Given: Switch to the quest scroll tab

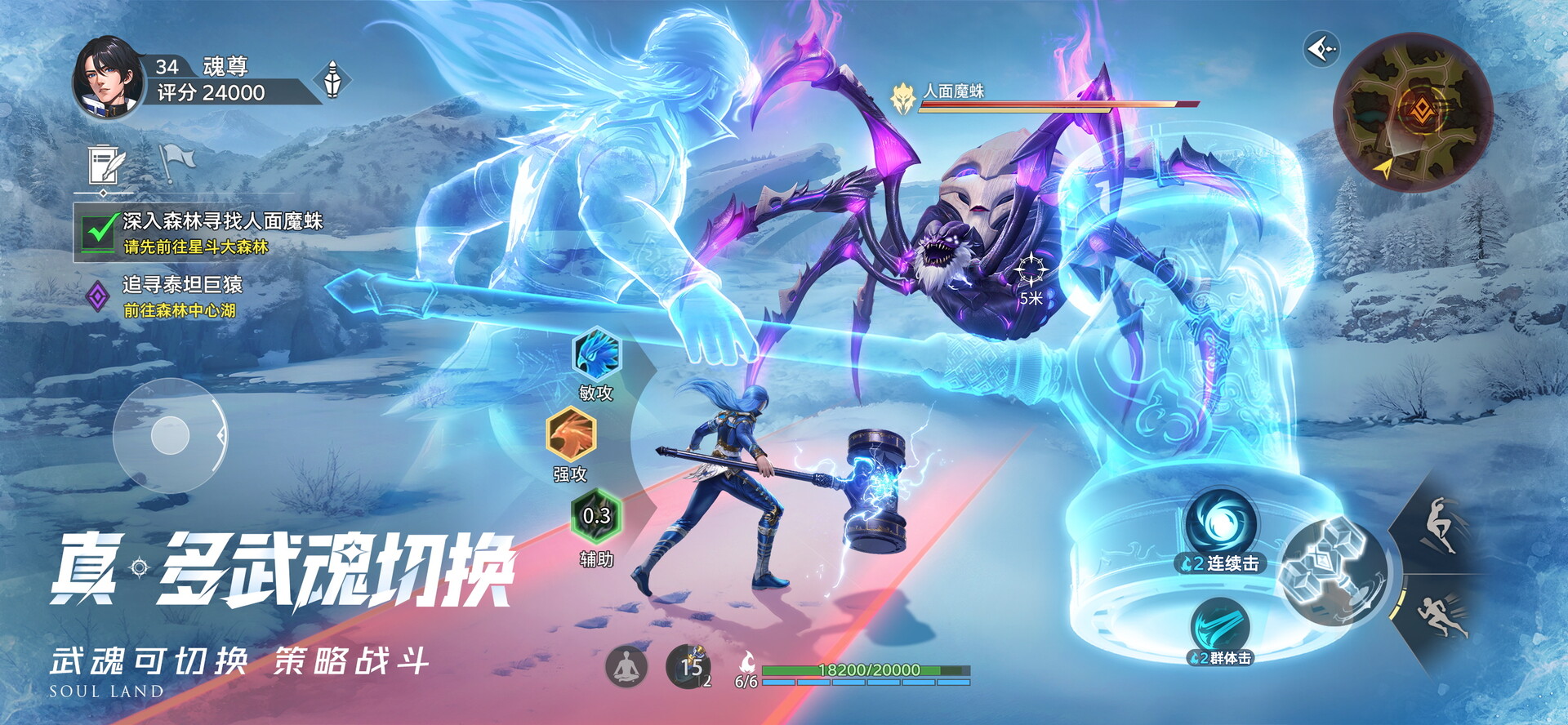Looking at the screenshot, I should [106, 167].
